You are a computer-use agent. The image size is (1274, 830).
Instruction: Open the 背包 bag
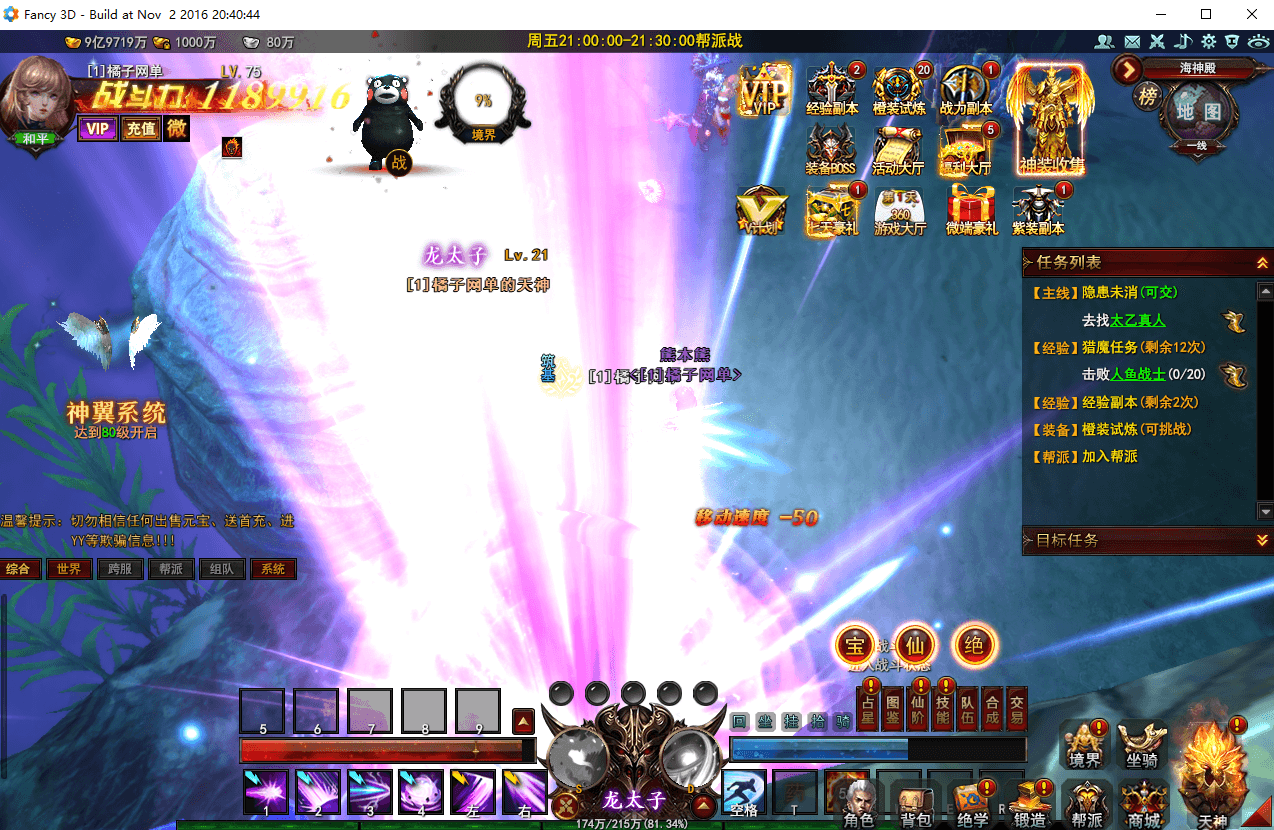[915, 806]
